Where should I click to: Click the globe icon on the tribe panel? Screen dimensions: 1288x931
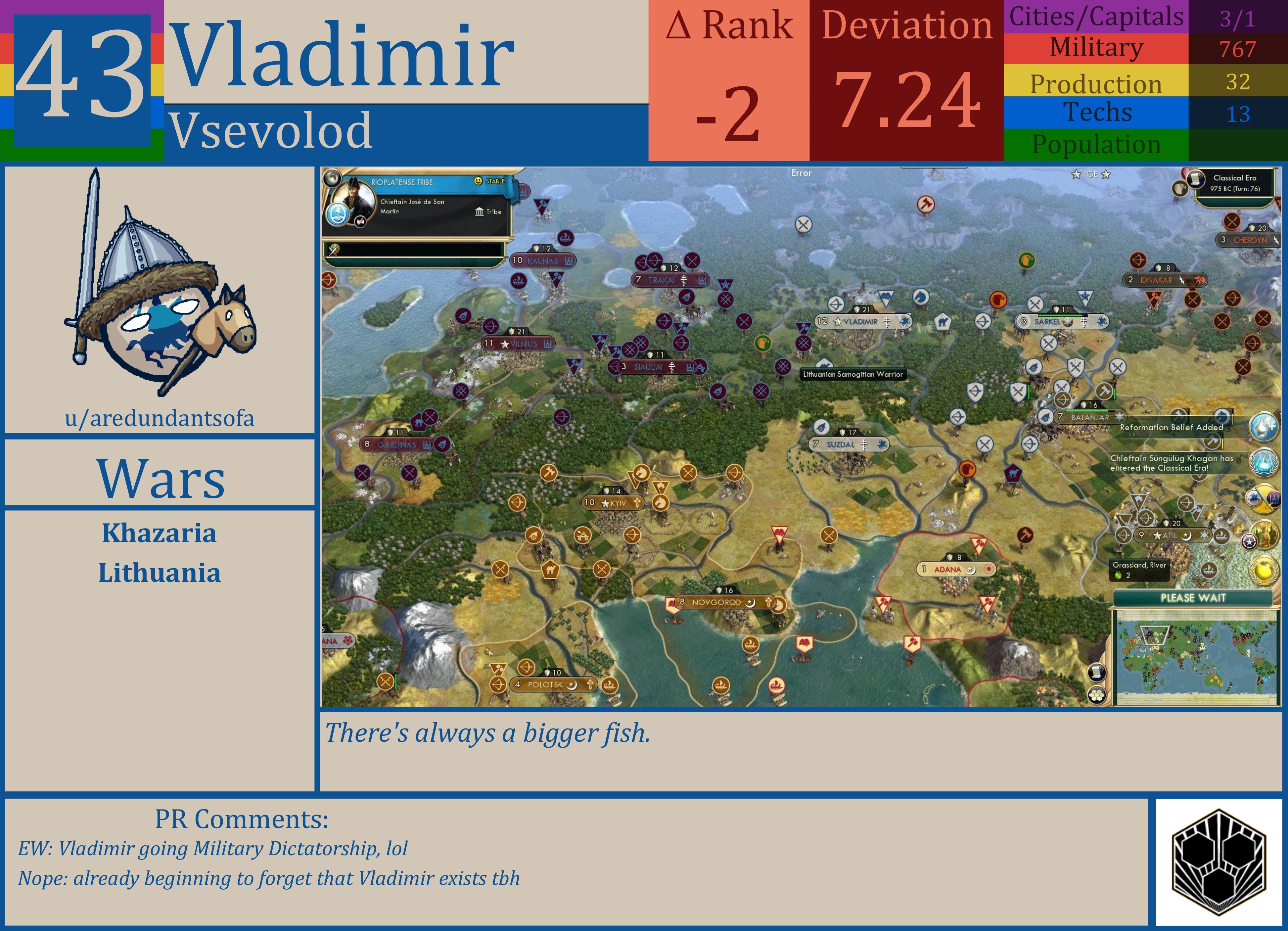point(333,178)
